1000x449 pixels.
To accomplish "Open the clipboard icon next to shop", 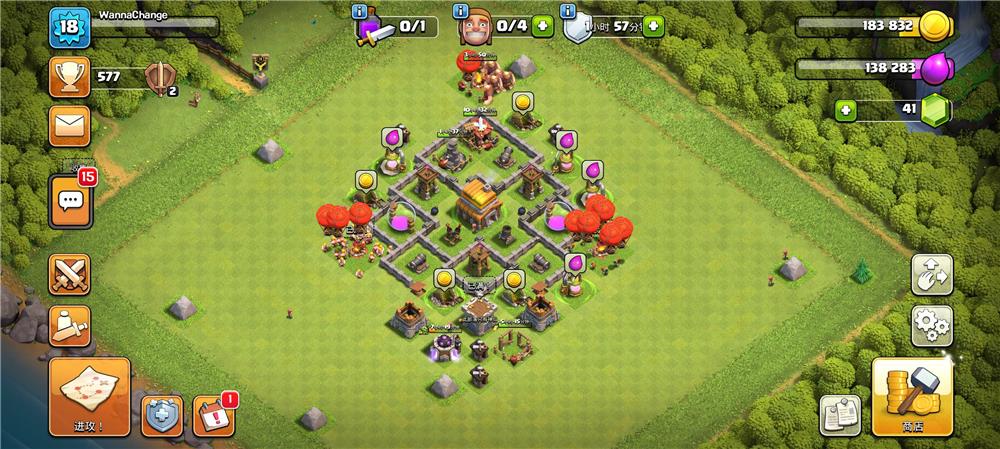I will [840, 415].
